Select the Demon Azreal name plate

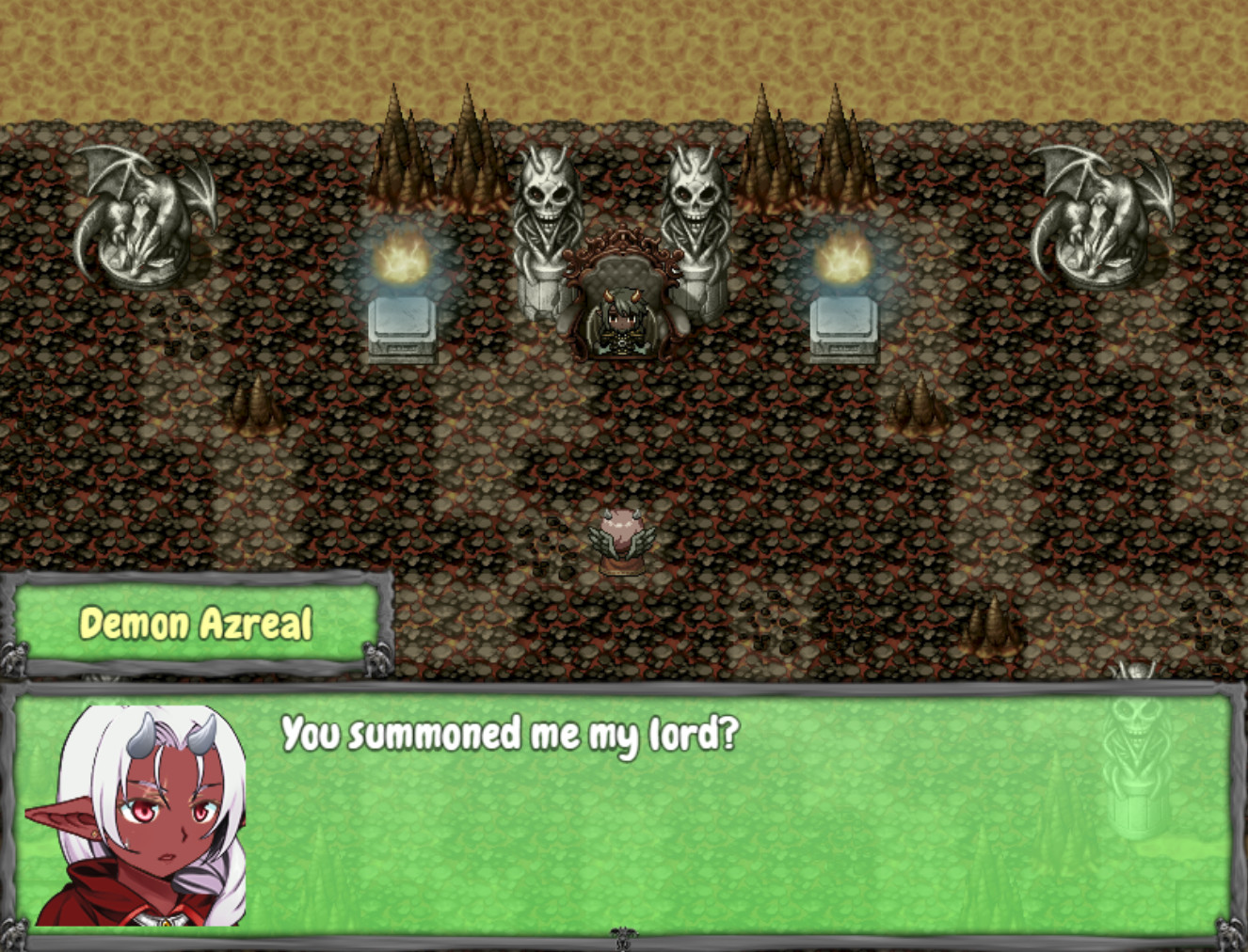pyautogui.click(x=198, y=621)
